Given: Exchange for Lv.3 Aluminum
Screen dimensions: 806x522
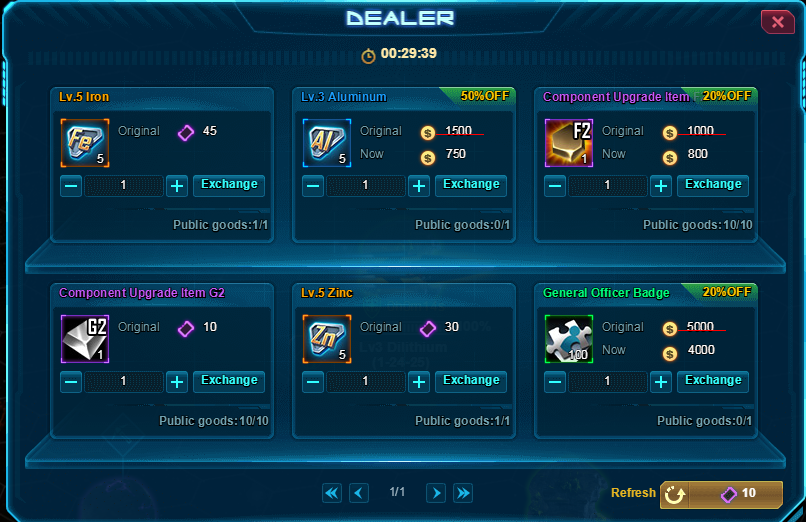Looking at the screenshot, I should (x=471, y=185).
